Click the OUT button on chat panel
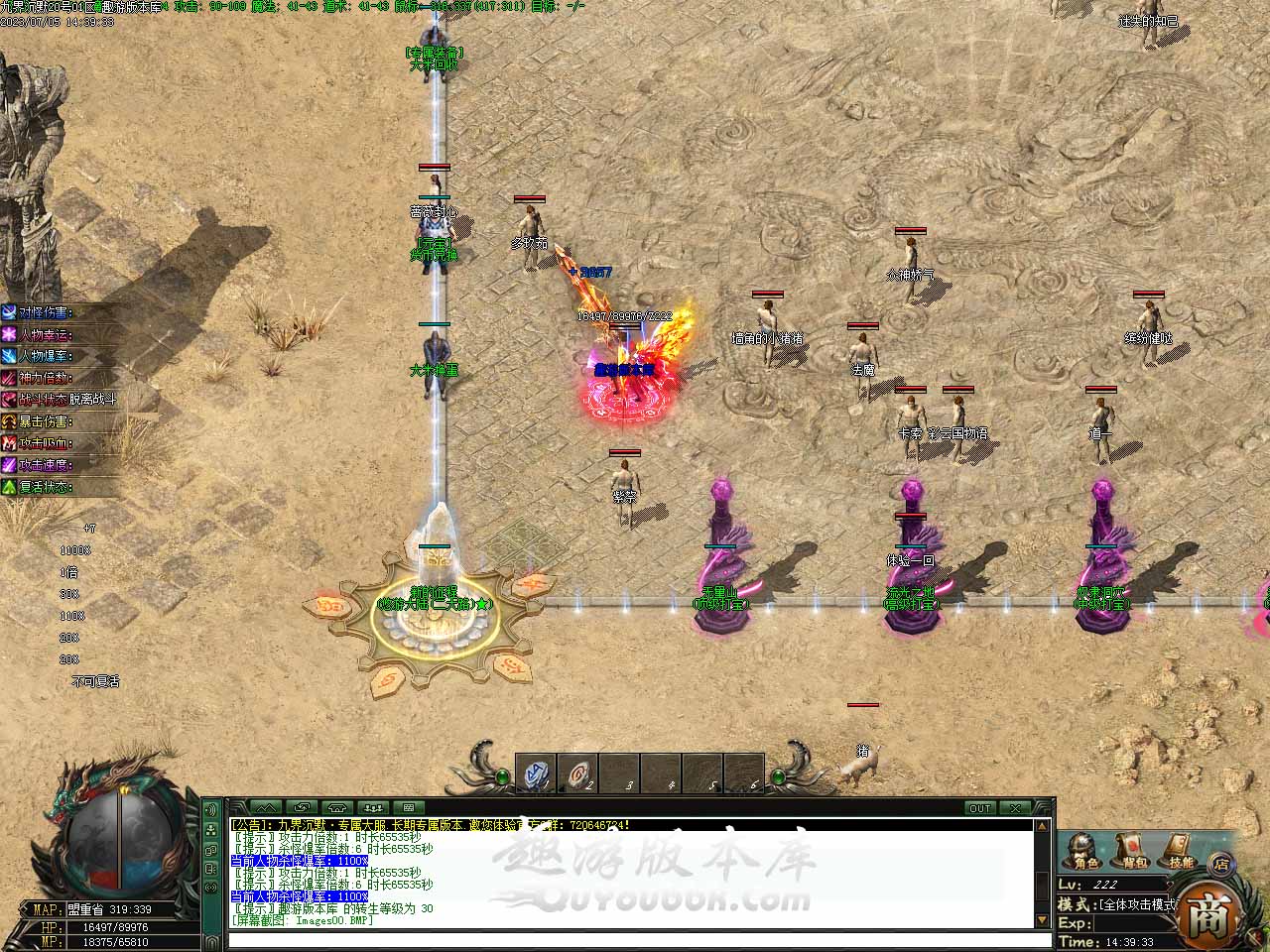This screenshot has width=1270, height=952. tap(979, 808)
